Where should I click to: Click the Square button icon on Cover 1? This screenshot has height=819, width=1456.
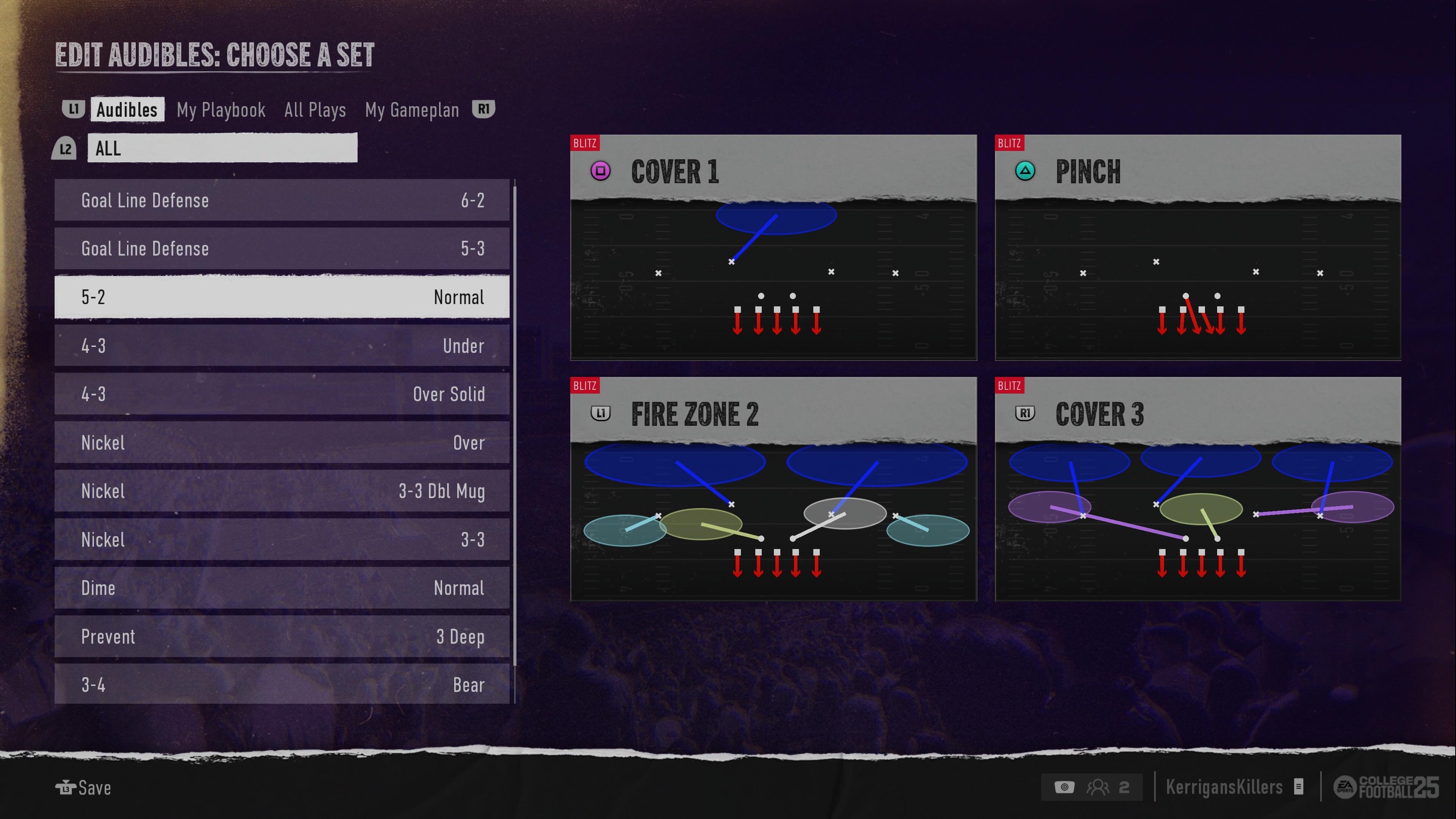(x=601, y=170)
